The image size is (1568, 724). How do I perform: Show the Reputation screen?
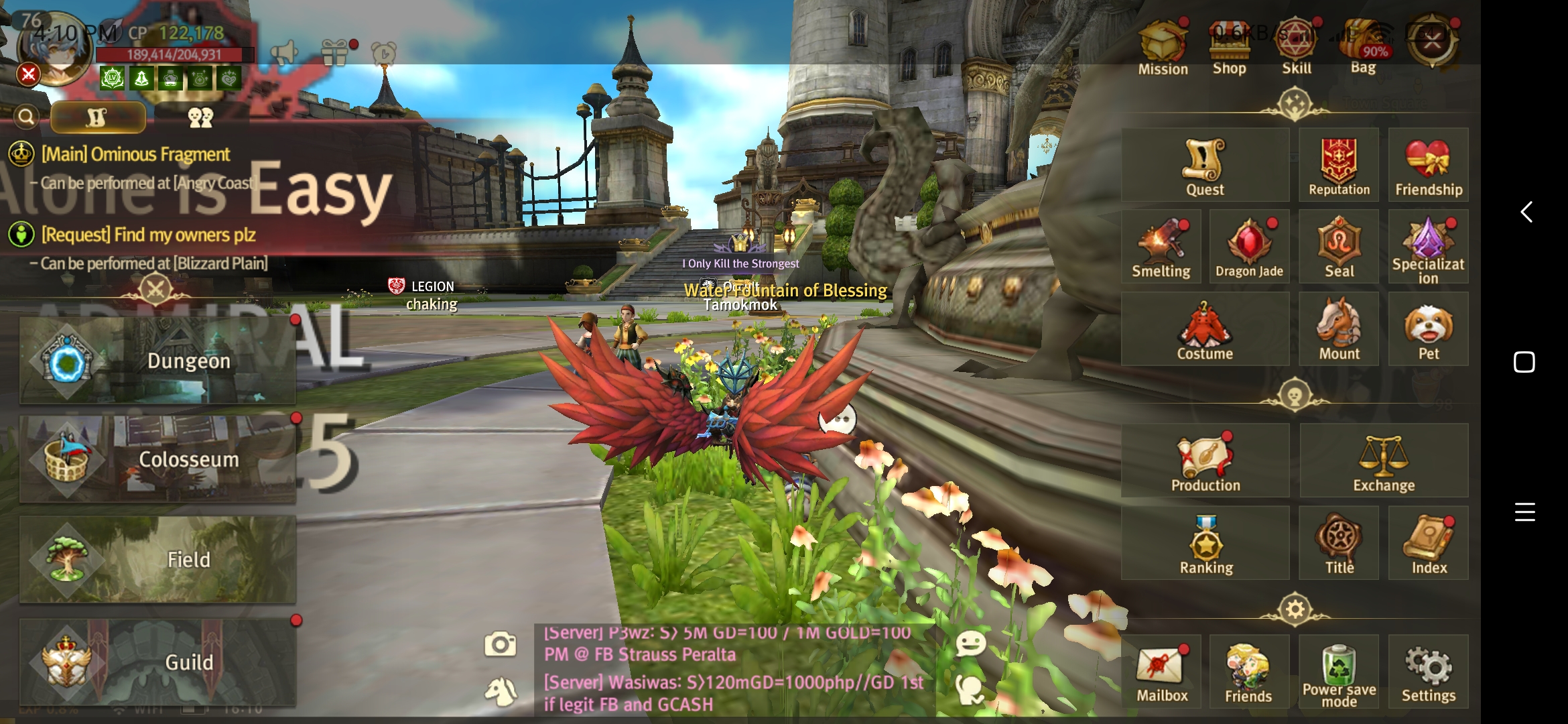coord(1339,166)
